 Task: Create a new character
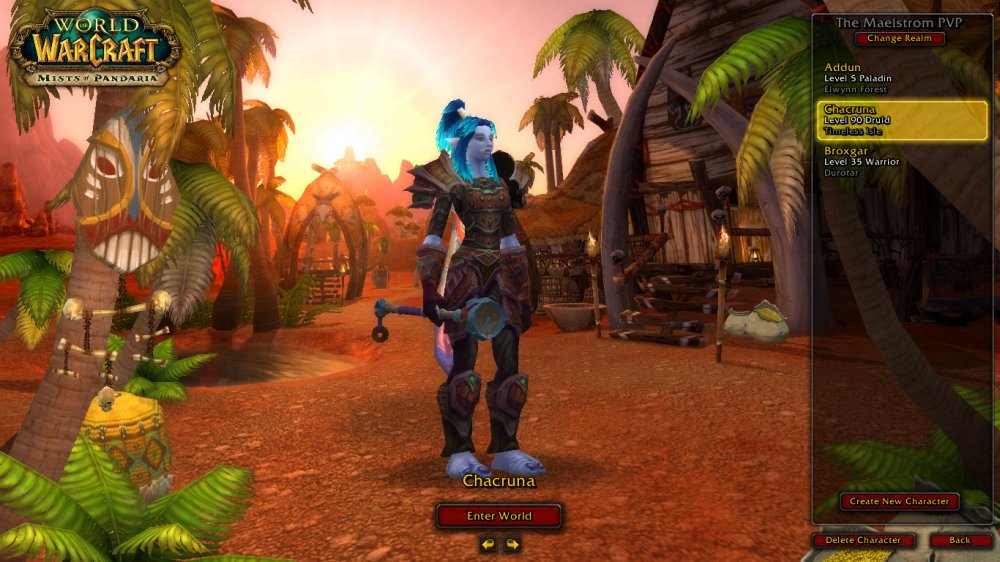click(x=899, y=501)
